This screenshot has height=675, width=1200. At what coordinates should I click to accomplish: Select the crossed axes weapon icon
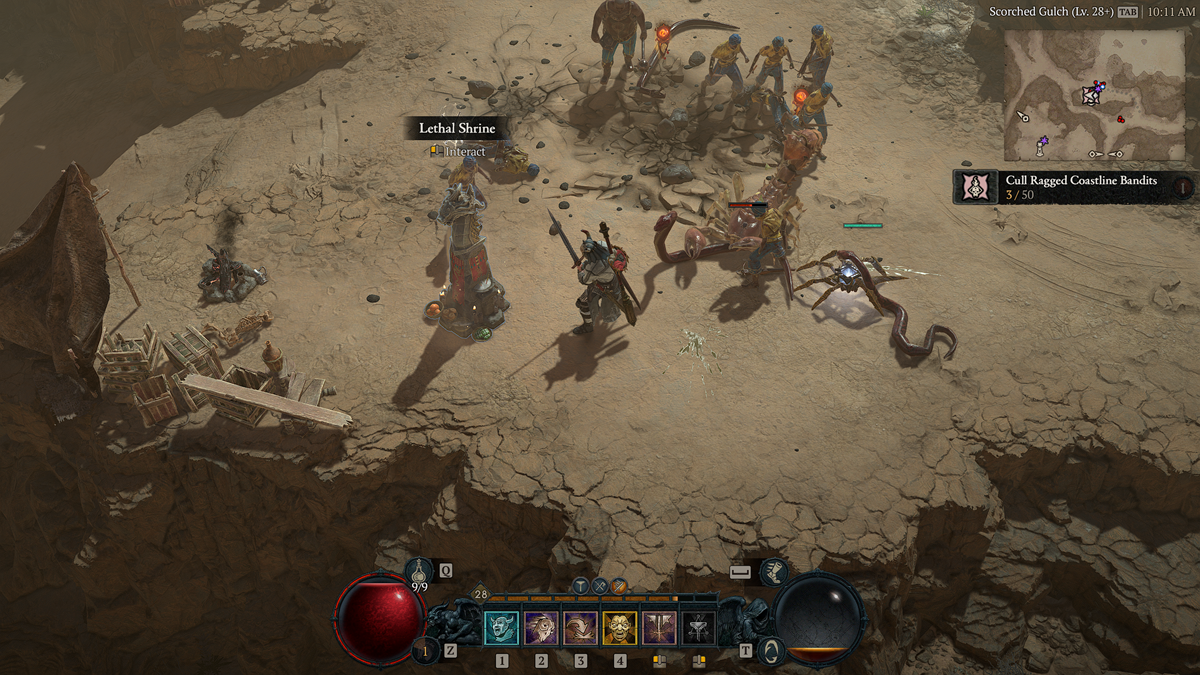600,586
